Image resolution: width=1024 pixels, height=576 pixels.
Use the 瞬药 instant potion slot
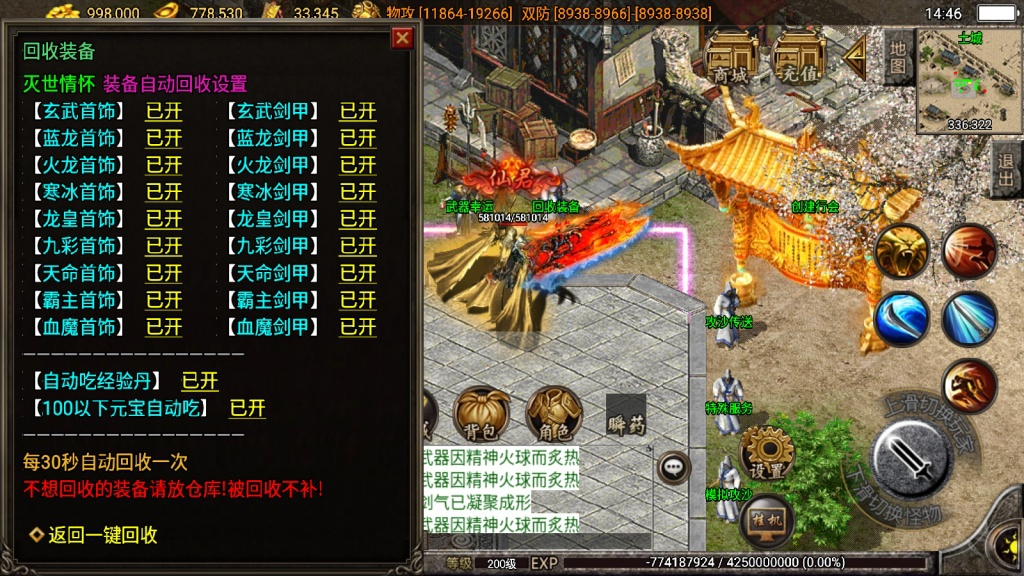(626, 414)
